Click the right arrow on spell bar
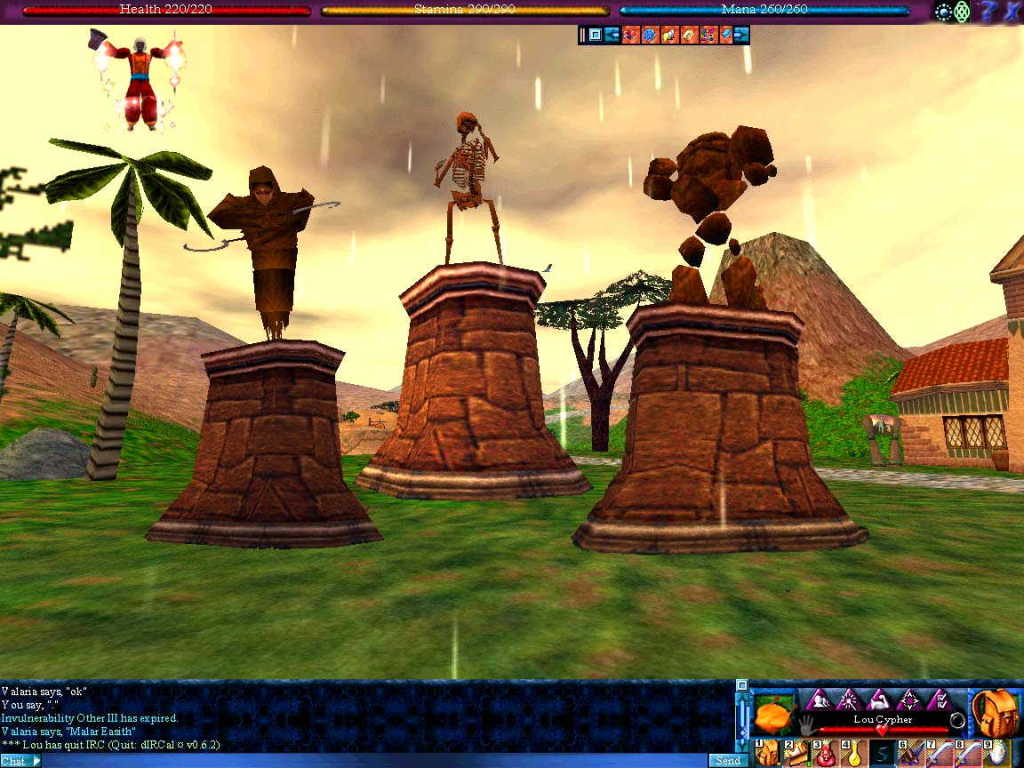Viewport: 1024px width, 768px height. point(741,35)
